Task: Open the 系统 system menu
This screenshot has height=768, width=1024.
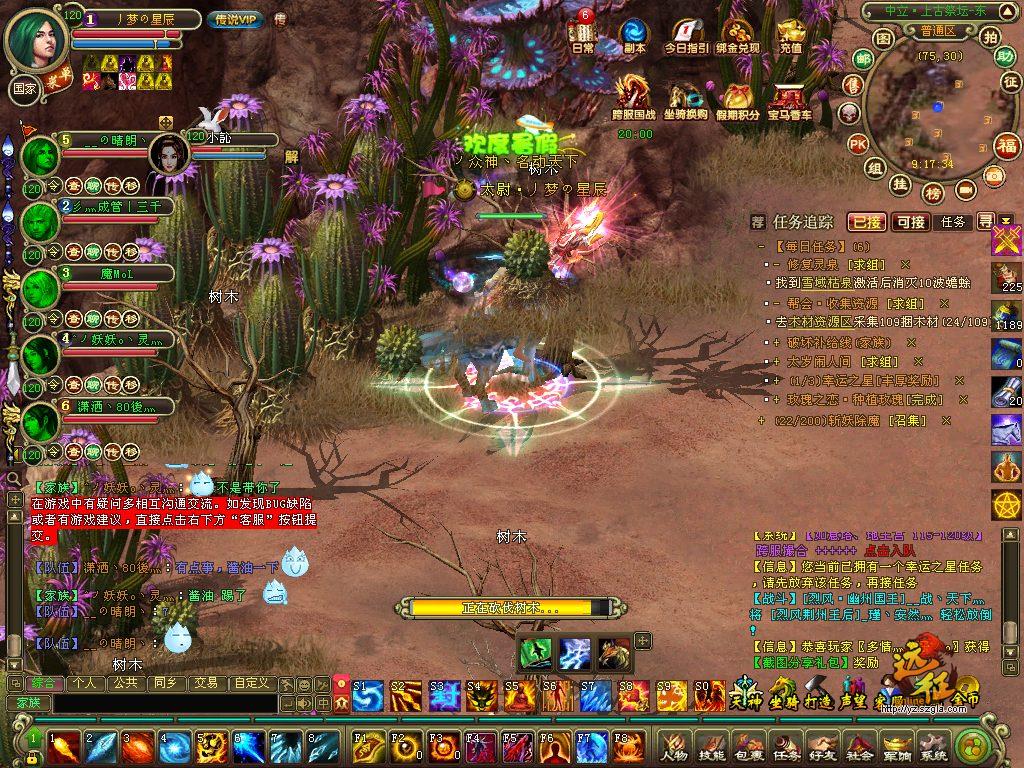Action: pyautogui.click(x=932, y=746)
